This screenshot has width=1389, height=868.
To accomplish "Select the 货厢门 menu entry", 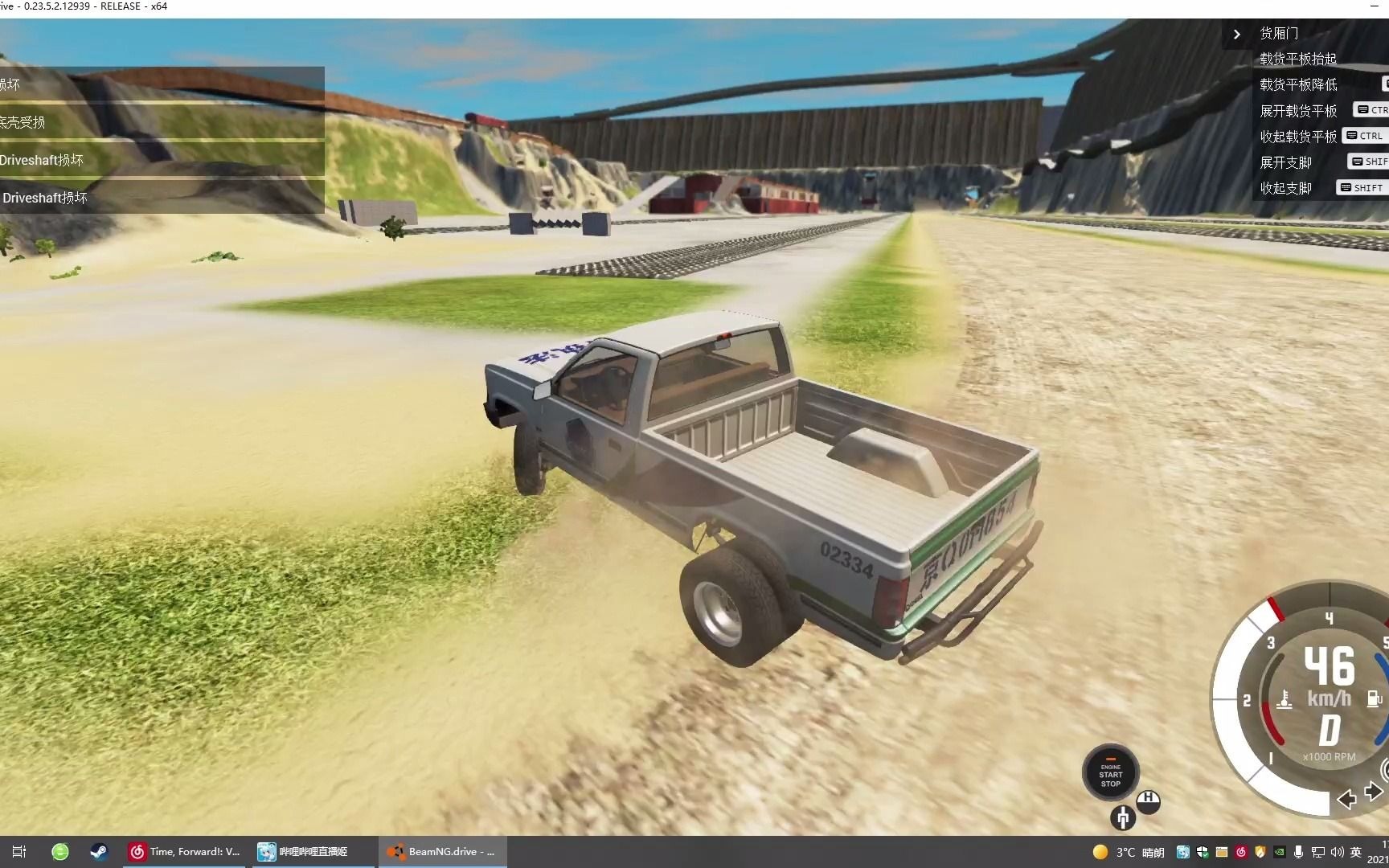I will (1278, 34).
